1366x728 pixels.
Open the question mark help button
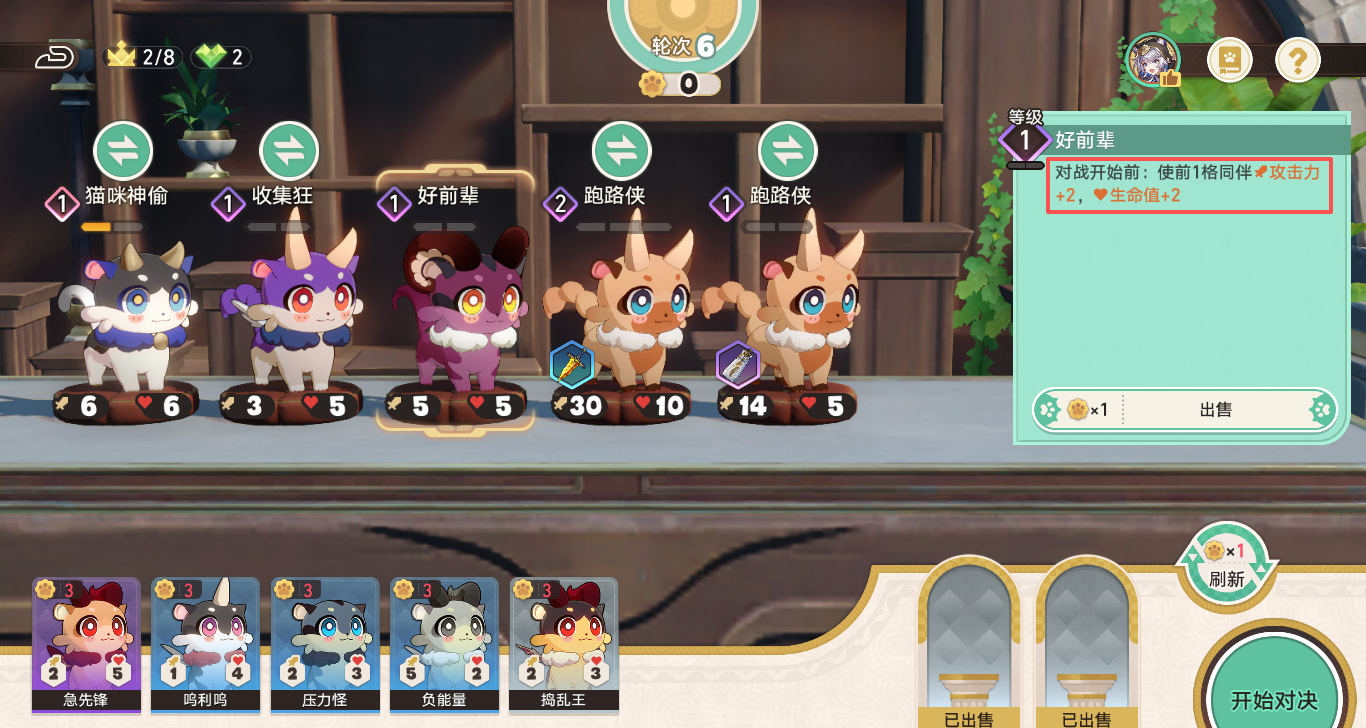point(1297,61)
